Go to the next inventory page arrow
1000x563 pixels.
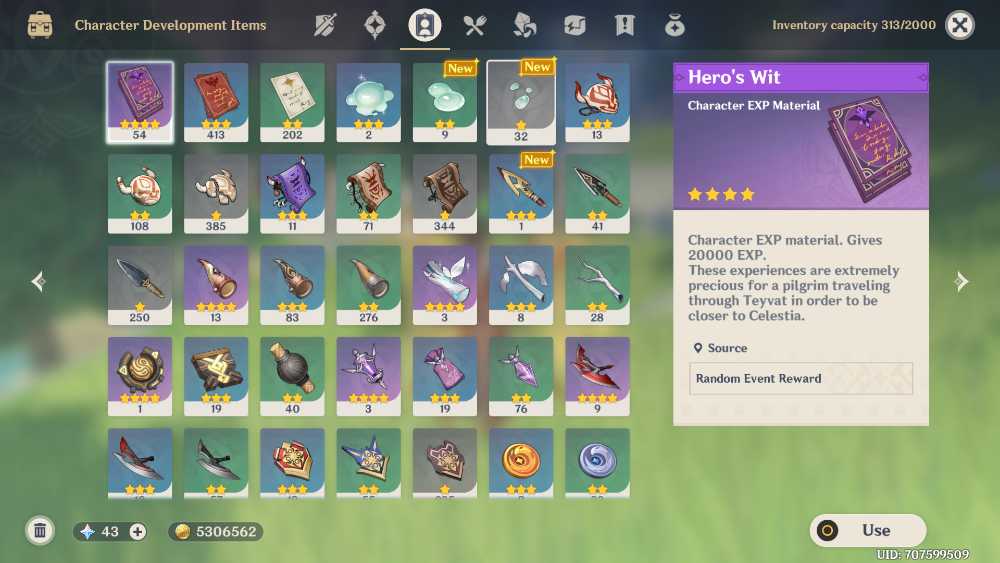tap(961, 282)
